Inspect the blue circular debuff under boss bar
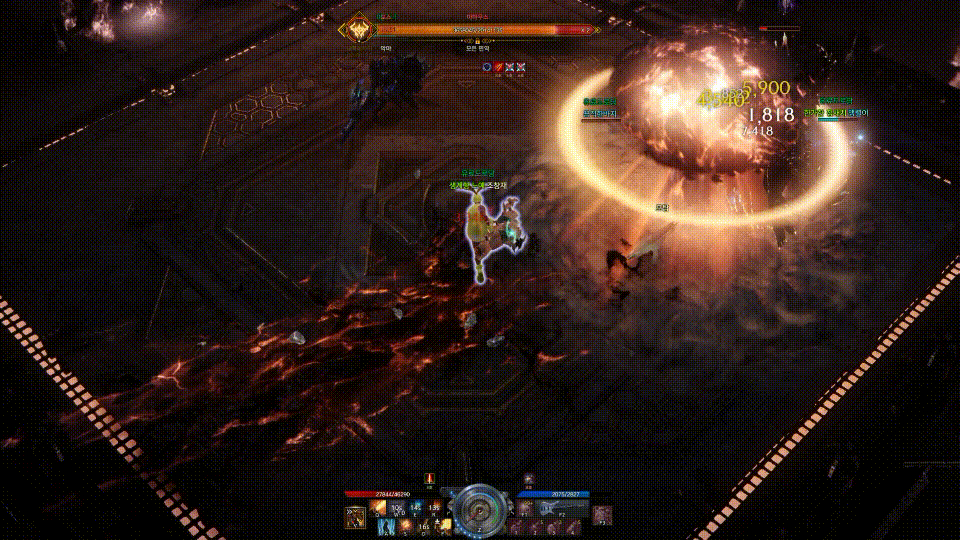The height and width of the screenshot is (540, 960). (x=486, y=67)
